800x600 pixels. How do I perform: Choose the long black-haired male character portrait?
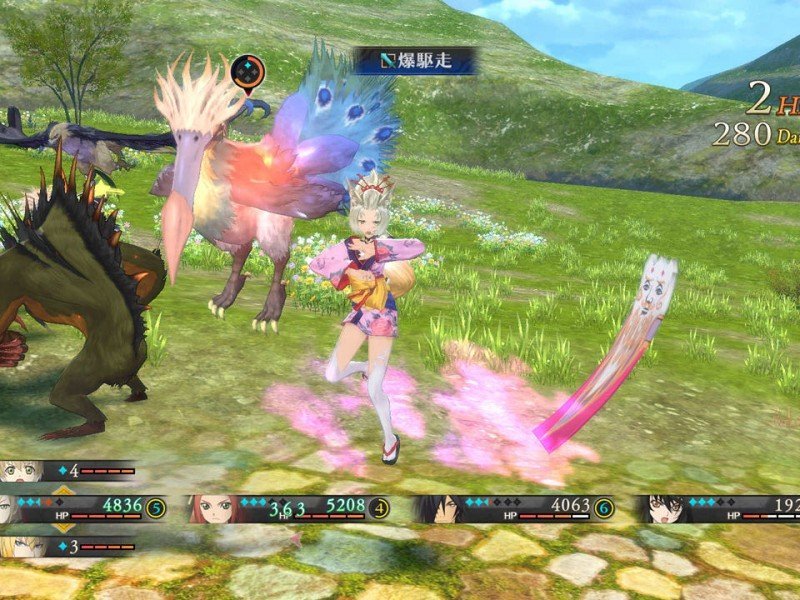[x=433, y=509]
